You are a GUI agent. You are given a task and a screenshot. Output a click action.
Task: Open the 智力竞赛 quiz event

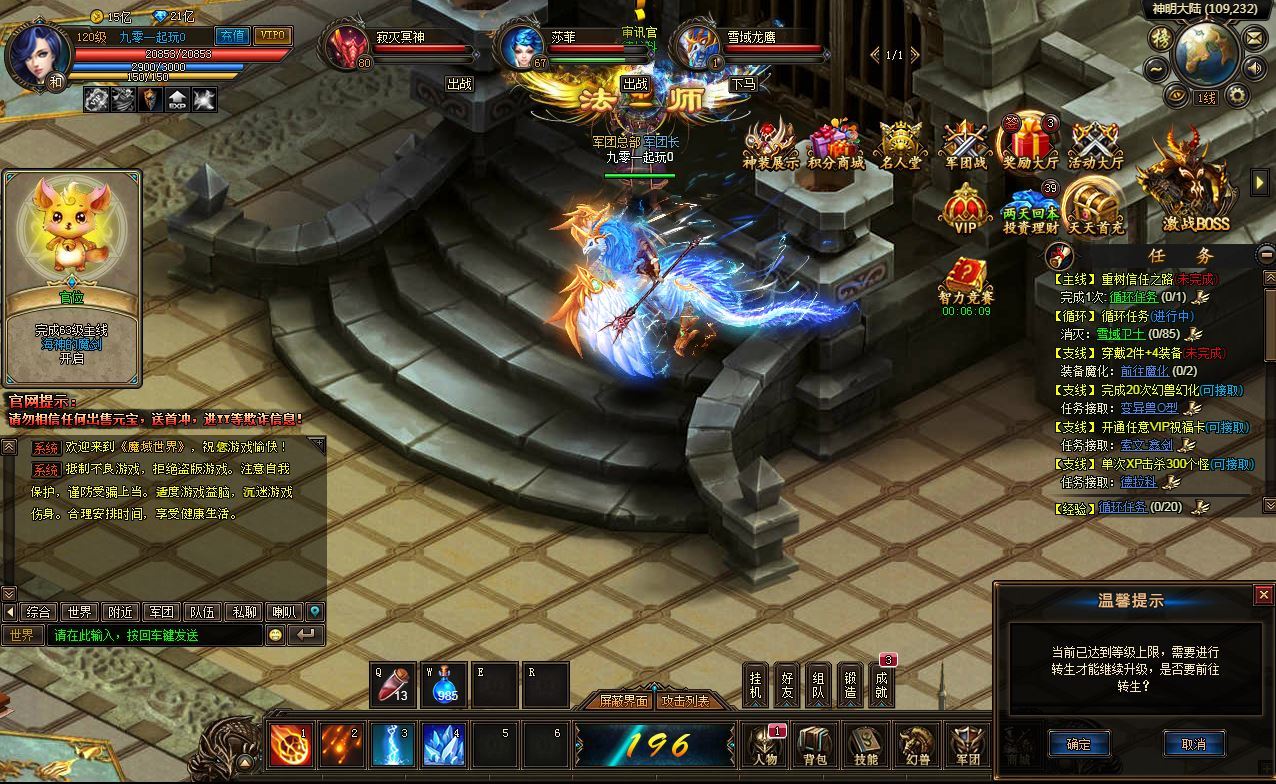tap(966, 283)
